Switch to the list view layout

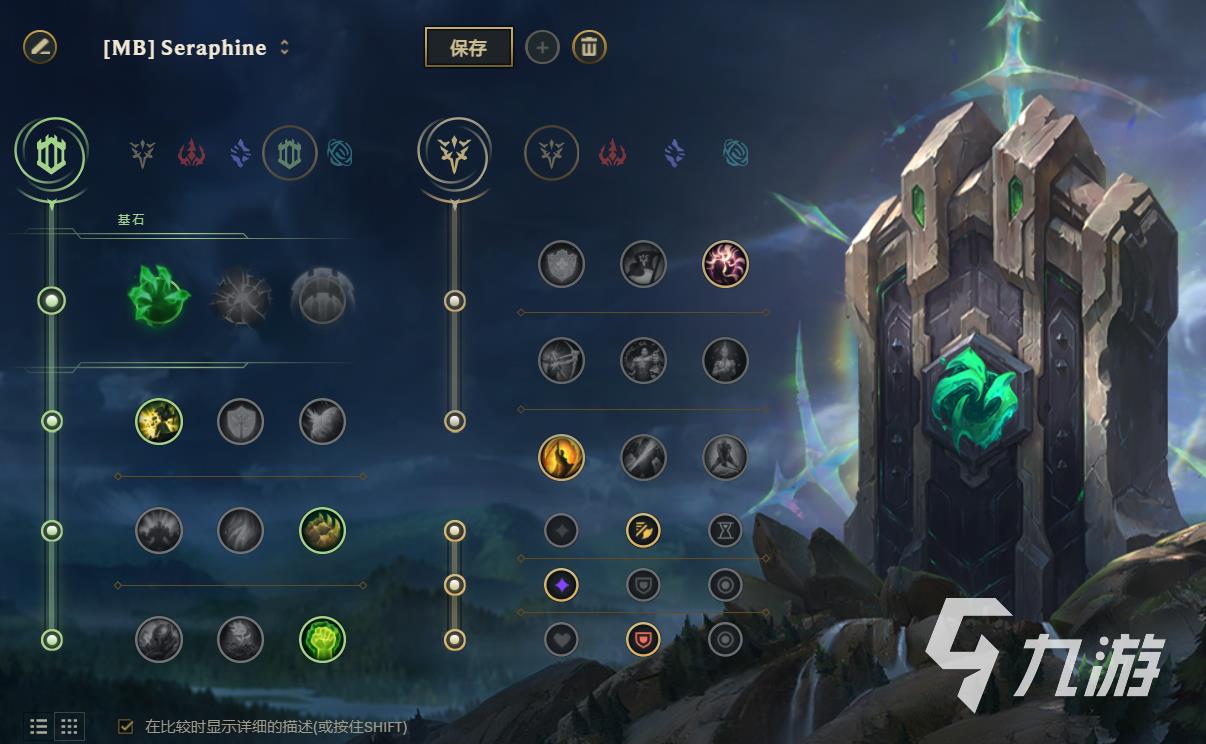pyautogui.click(x=39, y=727)
